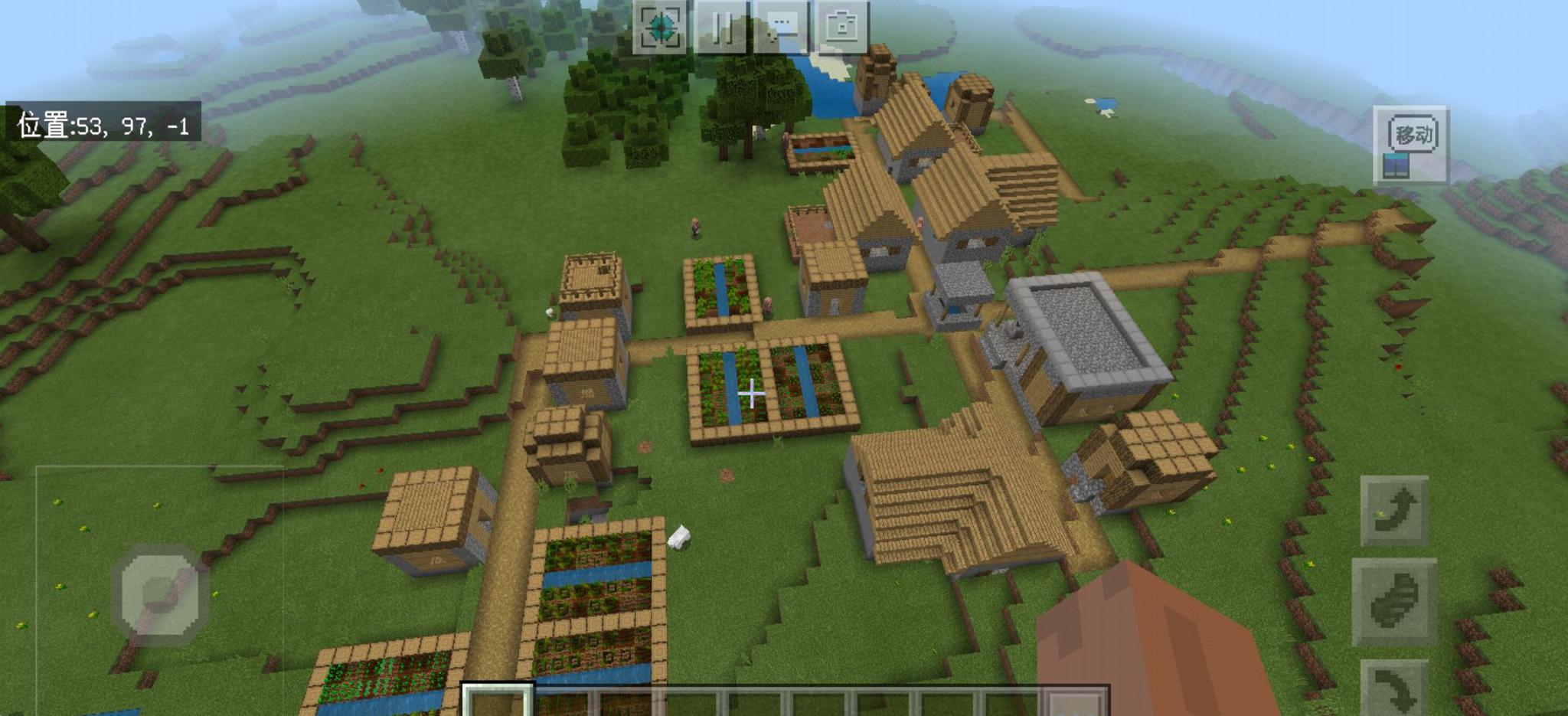Select the first highlighted hotbar slot

point(497,701)
